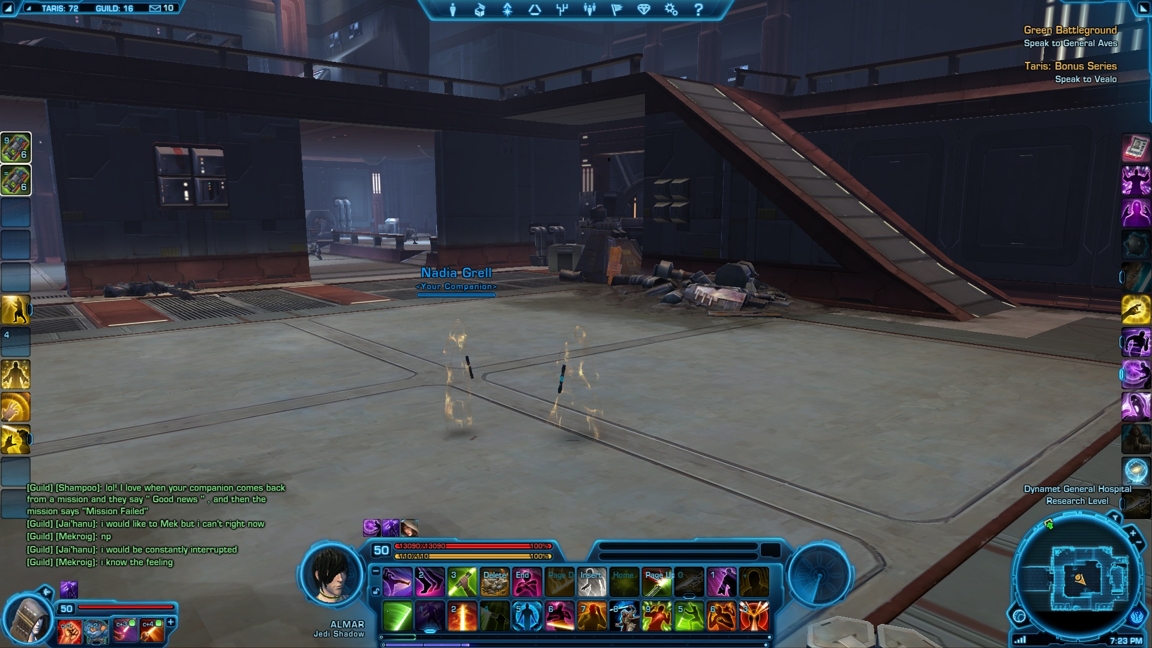
Task: Open the minimap of Dynamet General Hospital
Action: tap(1080, 577)
